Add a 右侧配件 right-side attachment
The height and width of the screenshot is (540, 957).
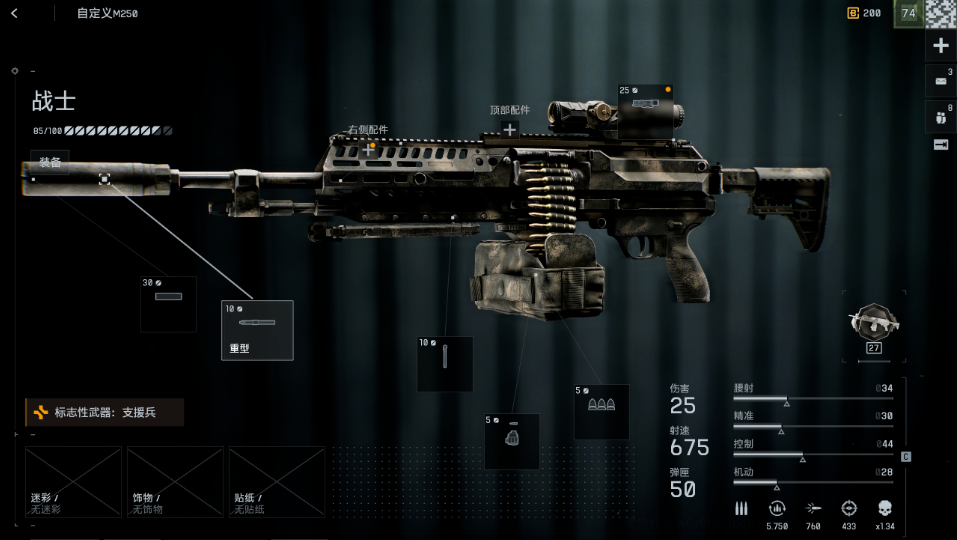pyautogui.click(x=369, y=148)
